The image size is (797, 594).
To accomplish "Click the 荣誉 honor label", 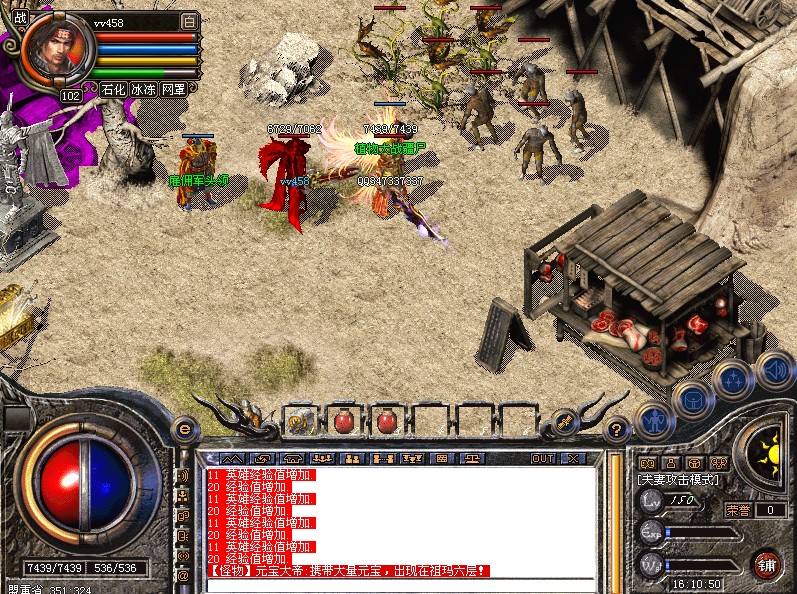I will tap(738, 510).
